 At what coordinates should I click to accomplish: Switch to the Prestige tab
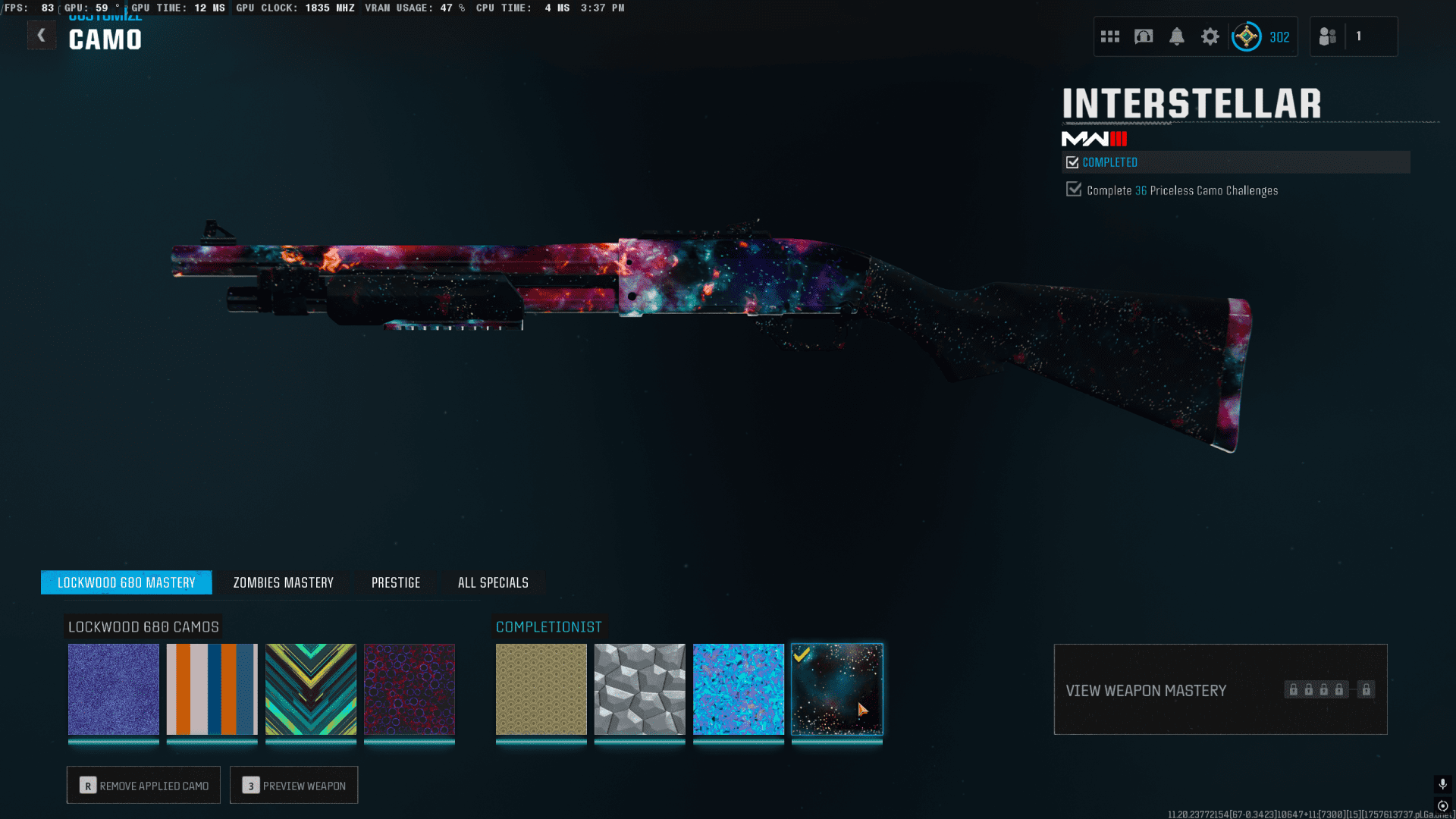point(396,582)
